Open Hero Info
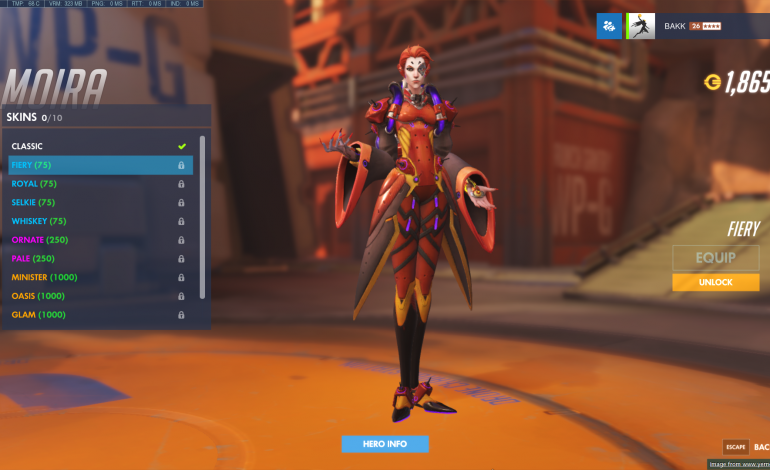 point(385,443)
